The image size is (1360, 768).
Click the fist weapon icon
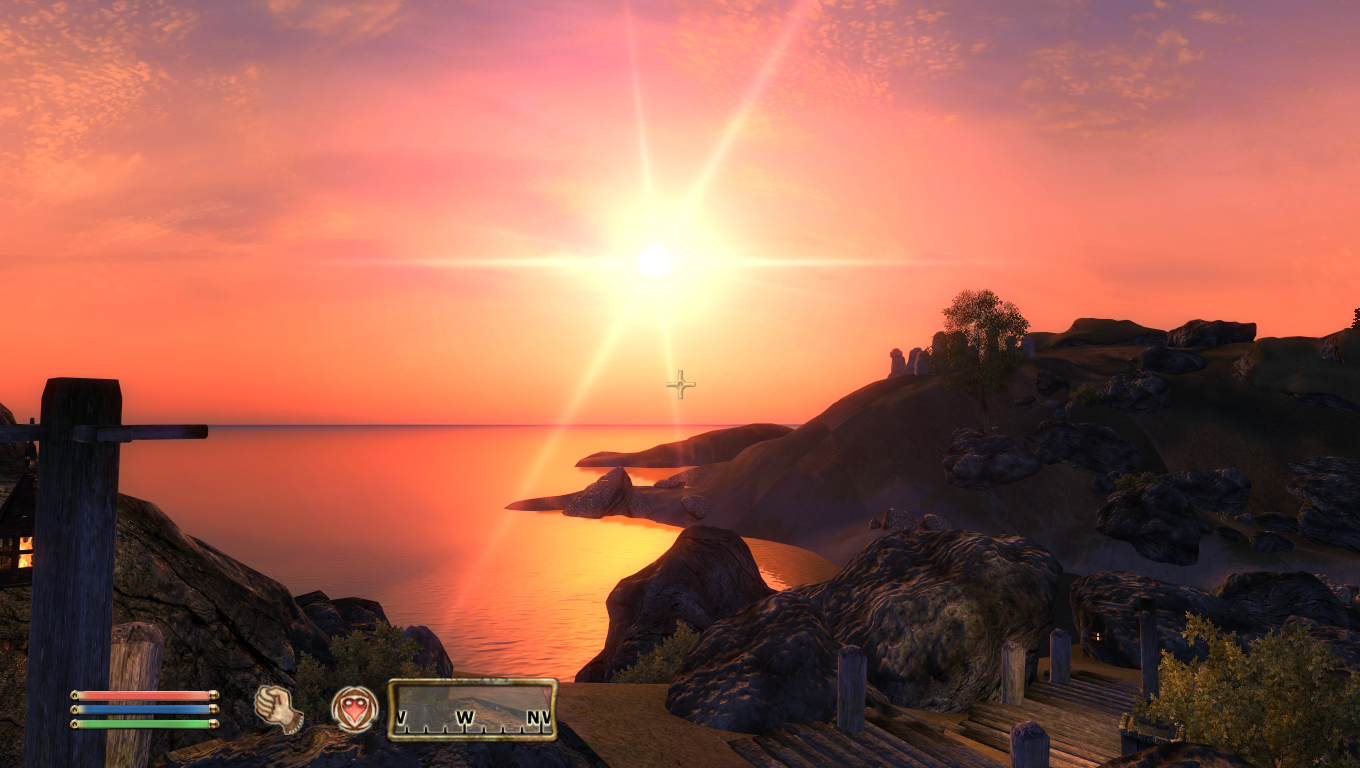click(278, 708)
